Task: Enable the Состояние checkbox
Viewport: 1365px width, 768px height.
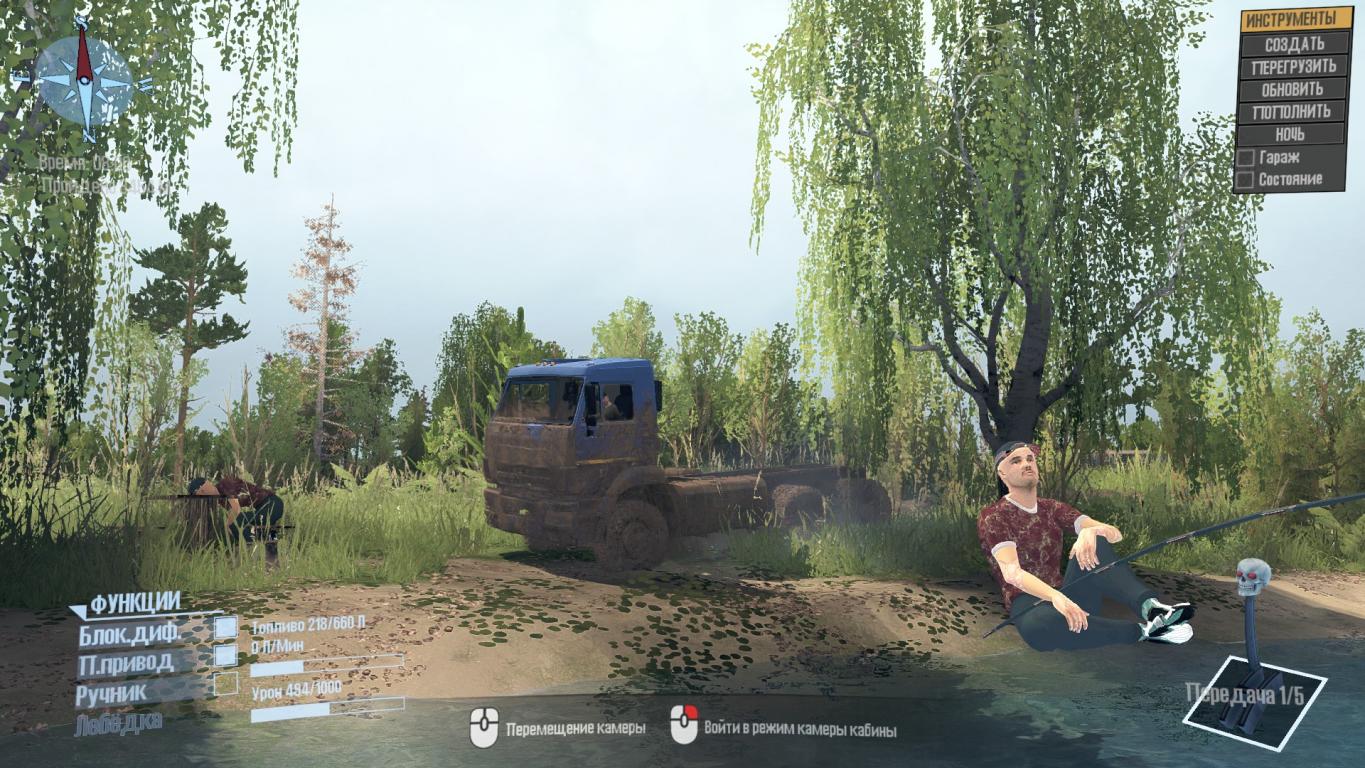Action: (1246, 179)
